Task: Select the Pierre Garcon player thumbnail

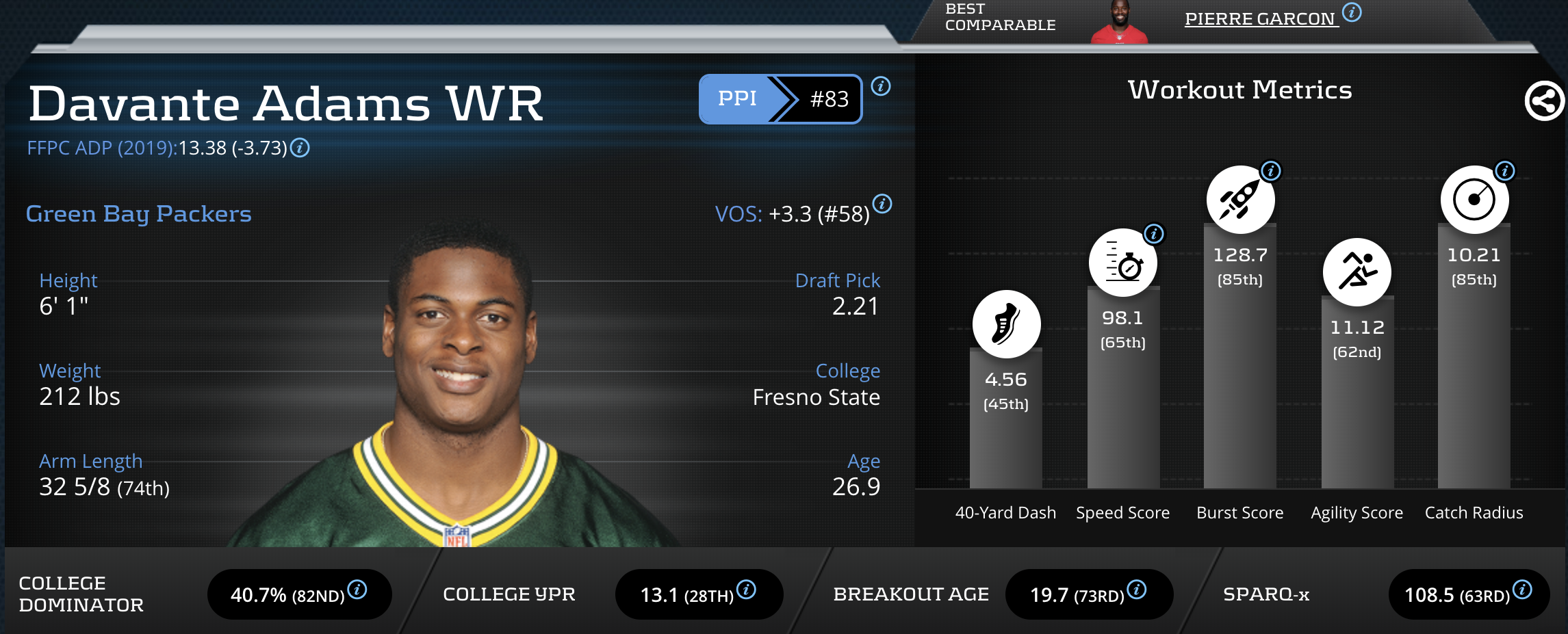Action: click(1120, 23)
